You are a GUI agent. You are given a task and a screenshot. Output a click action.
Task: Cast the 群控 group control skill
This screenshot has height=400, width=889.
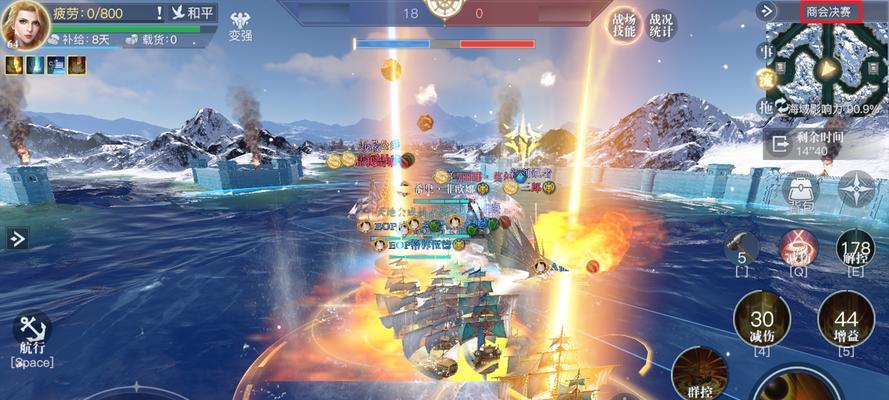[x=698, y=376]
